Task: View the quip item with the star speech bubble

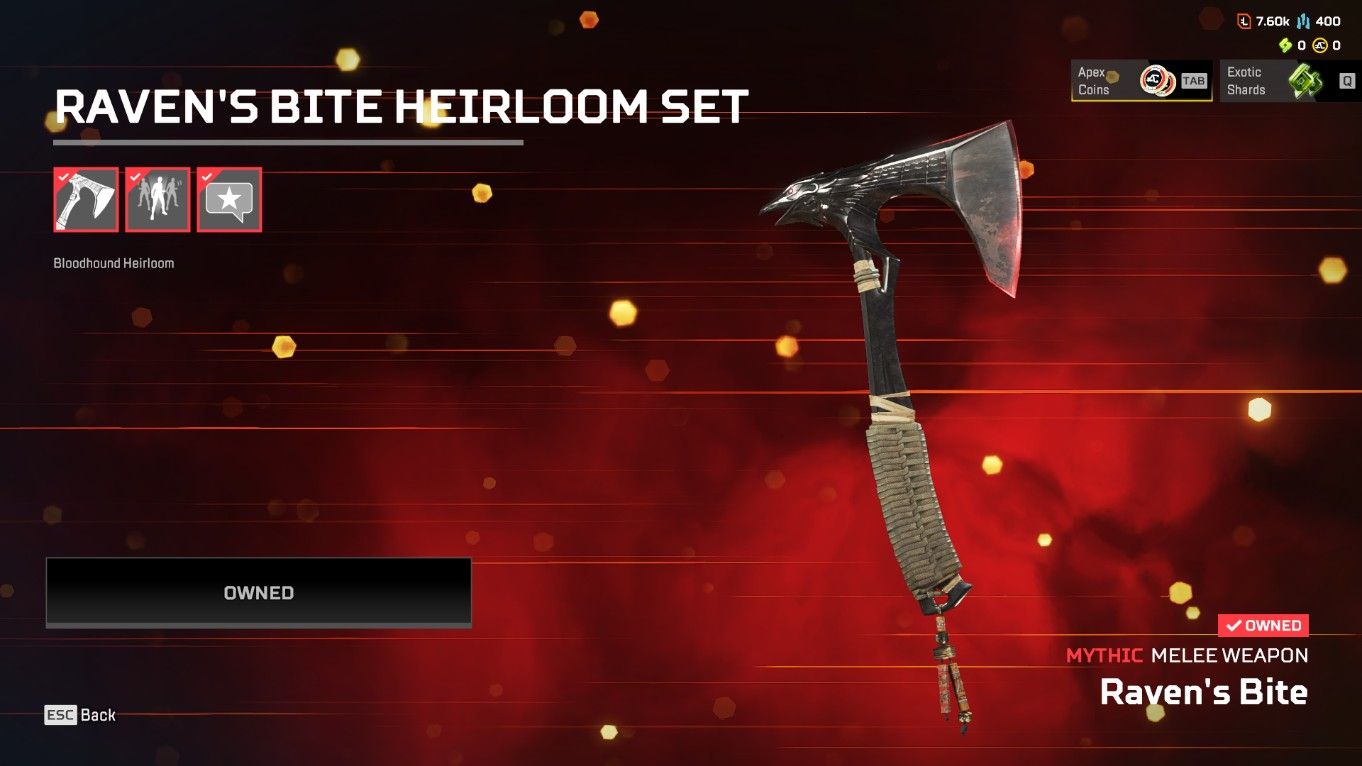Action: click(229, 199)
